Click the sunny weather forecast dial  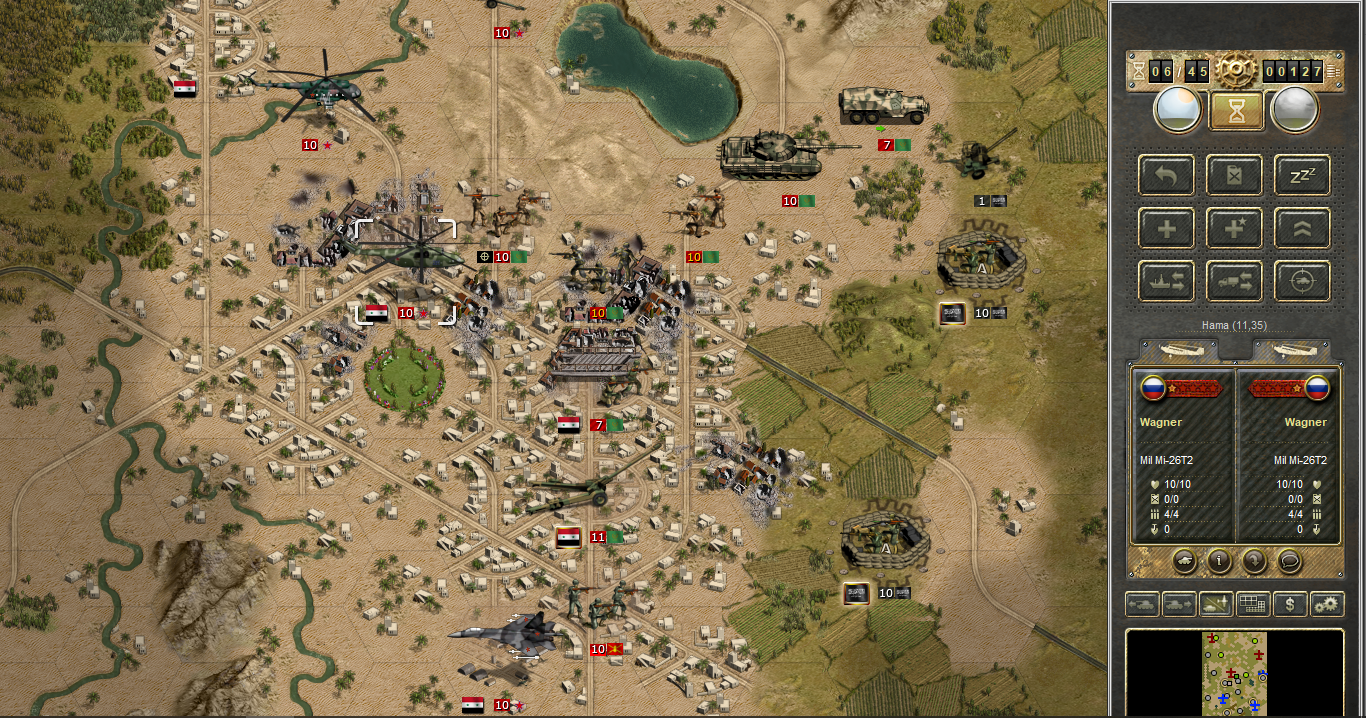coord(1178,109)
